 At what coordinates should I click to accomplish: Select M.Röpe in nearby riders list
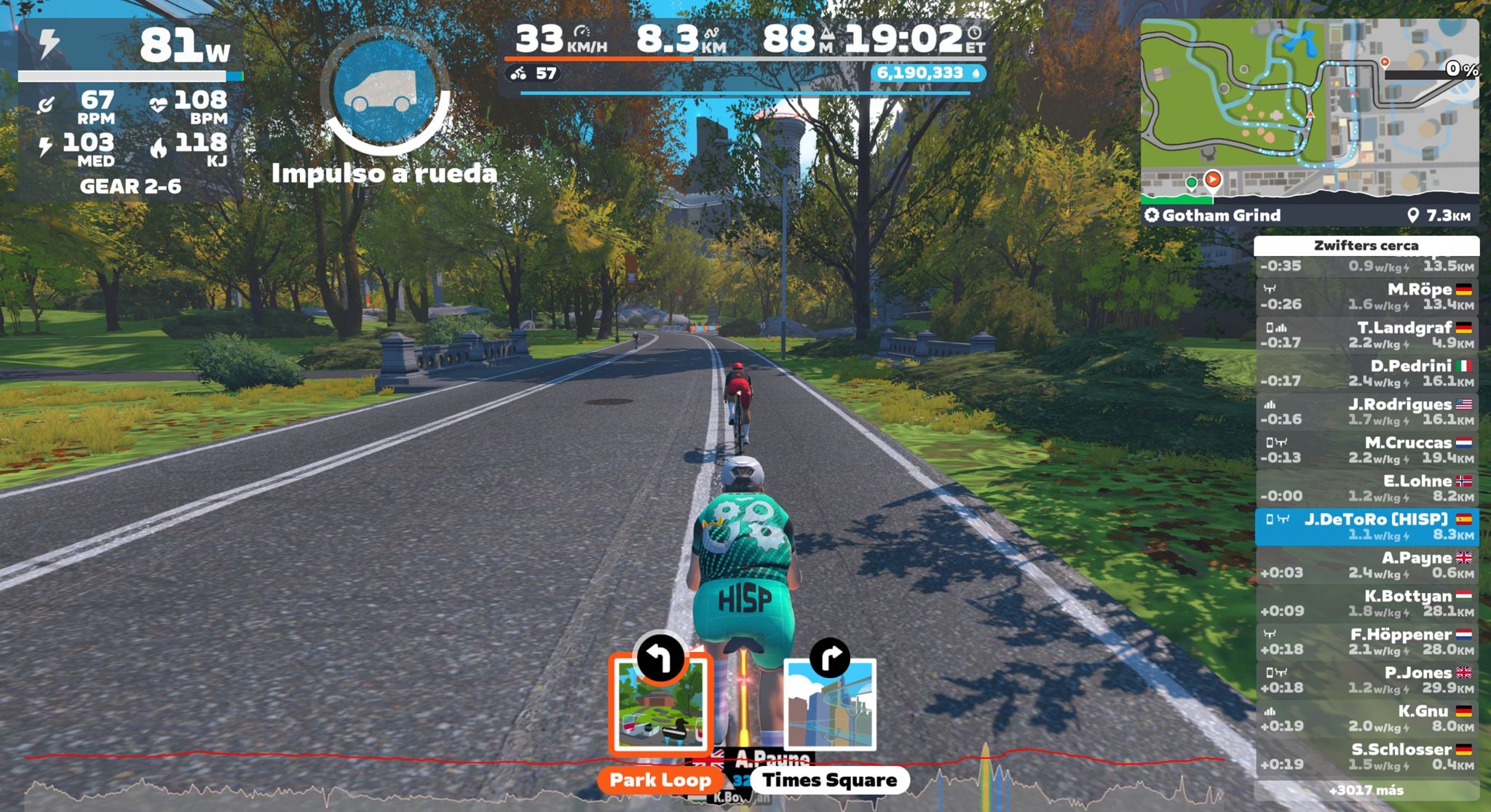[x=1367, y=297]
